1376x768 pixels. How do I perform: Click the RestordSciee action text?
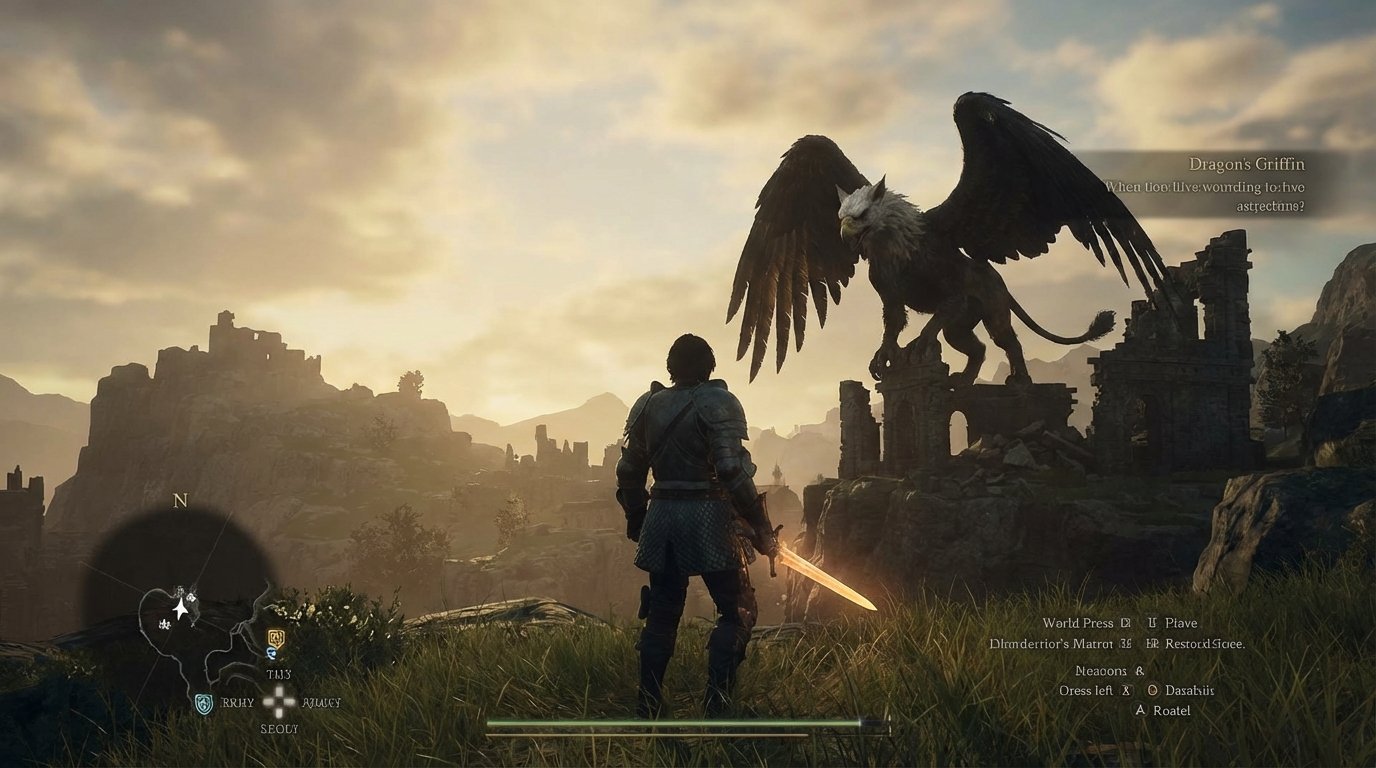[1204, 645]
